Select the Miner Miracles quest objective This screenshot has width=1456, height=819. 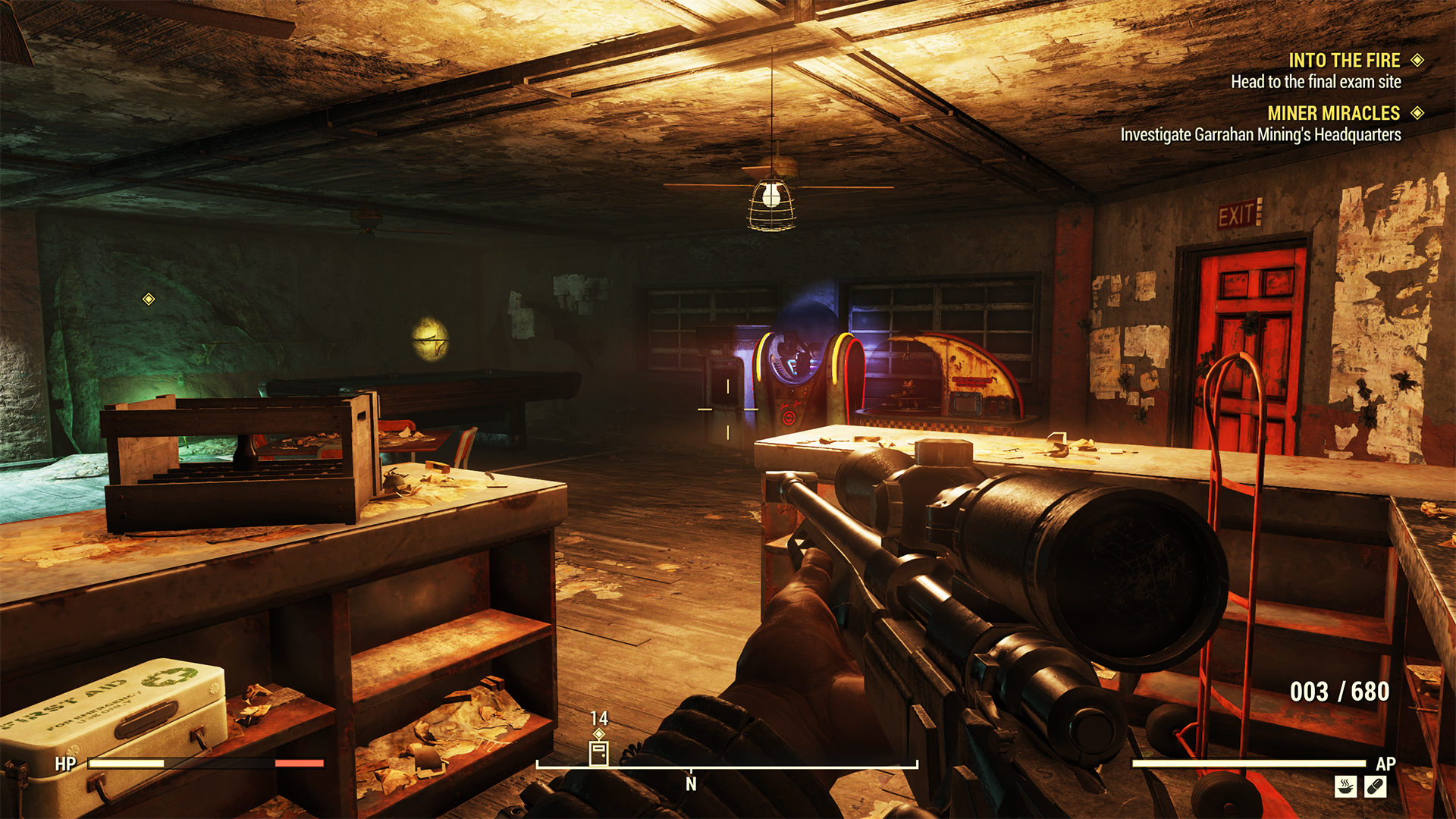(x=1260, y=135)
